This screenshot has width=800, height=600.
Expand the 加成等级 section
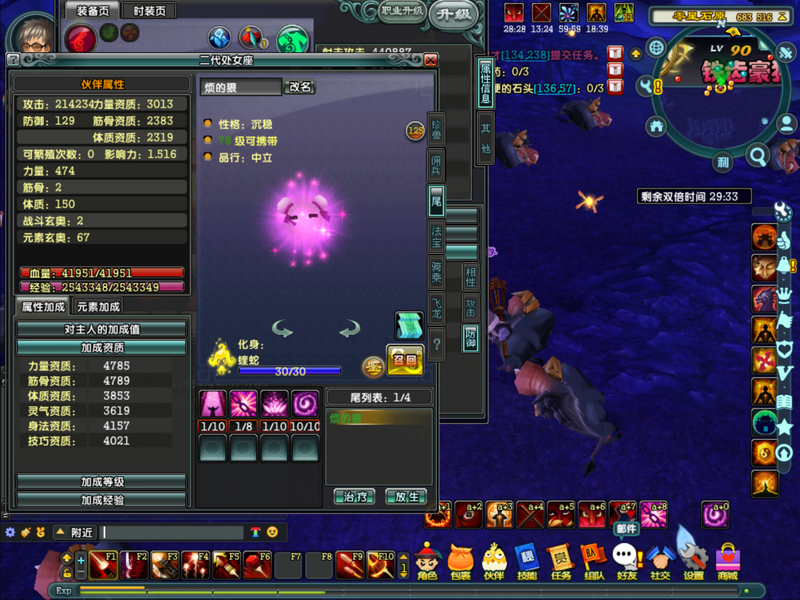click(102, 482)
